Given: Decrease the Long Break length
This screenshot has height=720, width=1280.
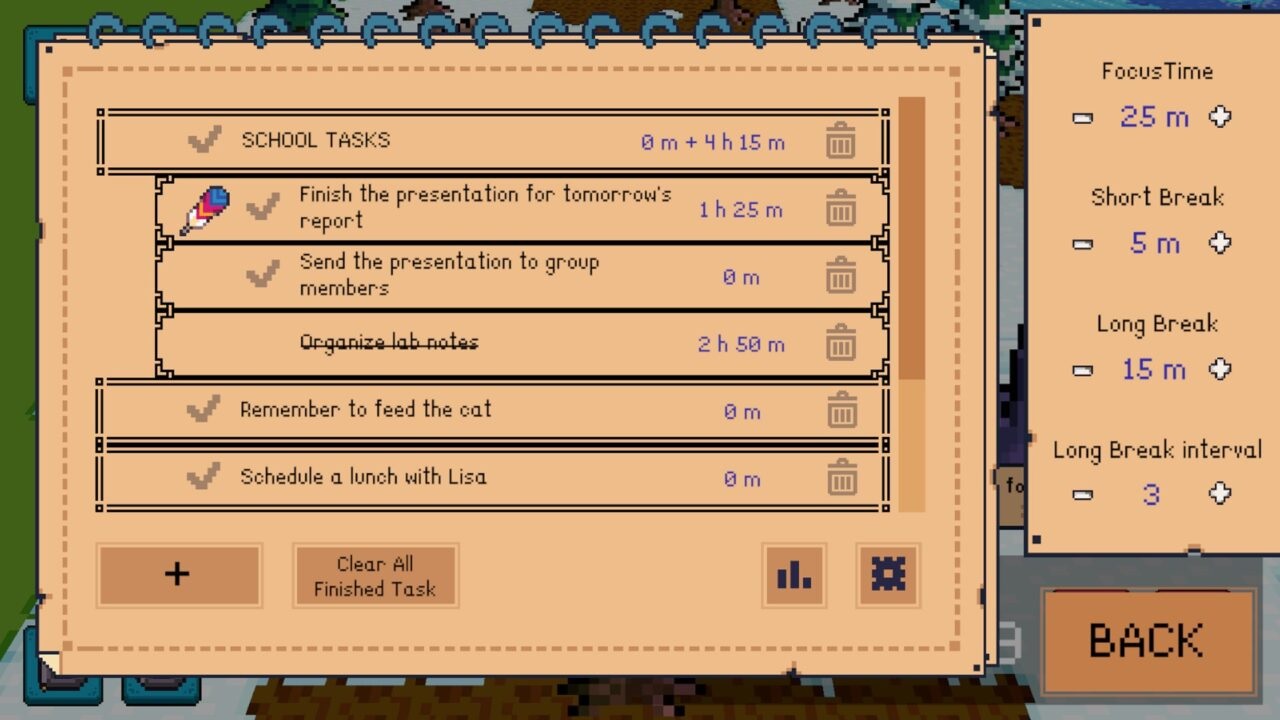Looking at the screenshot, I should pyautogui.click(x=1082, y=370).
